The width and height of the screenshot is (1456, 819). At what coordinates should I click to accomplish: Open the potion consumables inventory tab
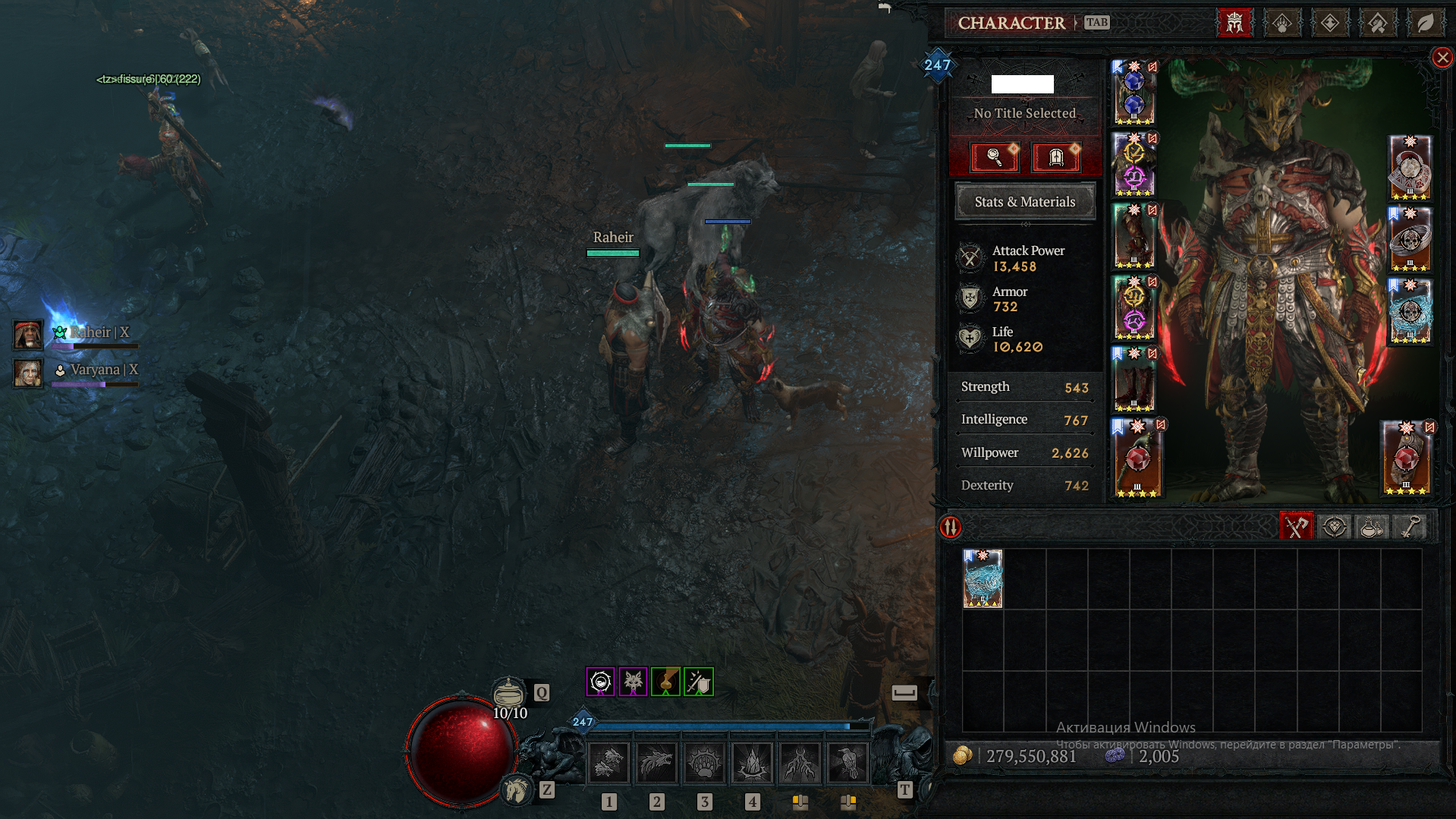click(x=1371, y=527)
